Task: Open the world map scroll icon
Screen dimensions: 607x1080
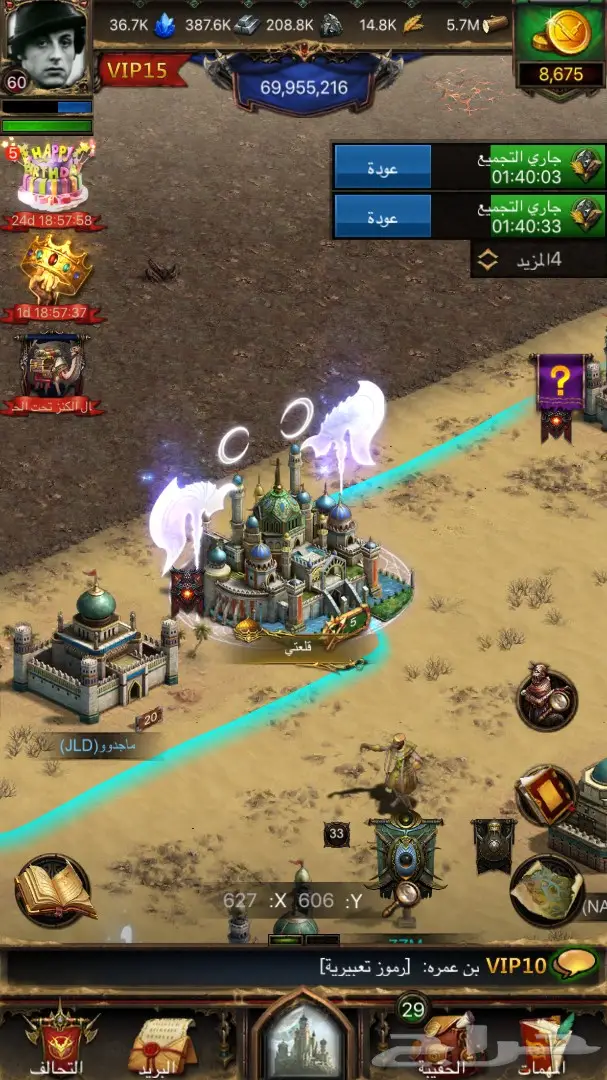Action: point(546,890)
